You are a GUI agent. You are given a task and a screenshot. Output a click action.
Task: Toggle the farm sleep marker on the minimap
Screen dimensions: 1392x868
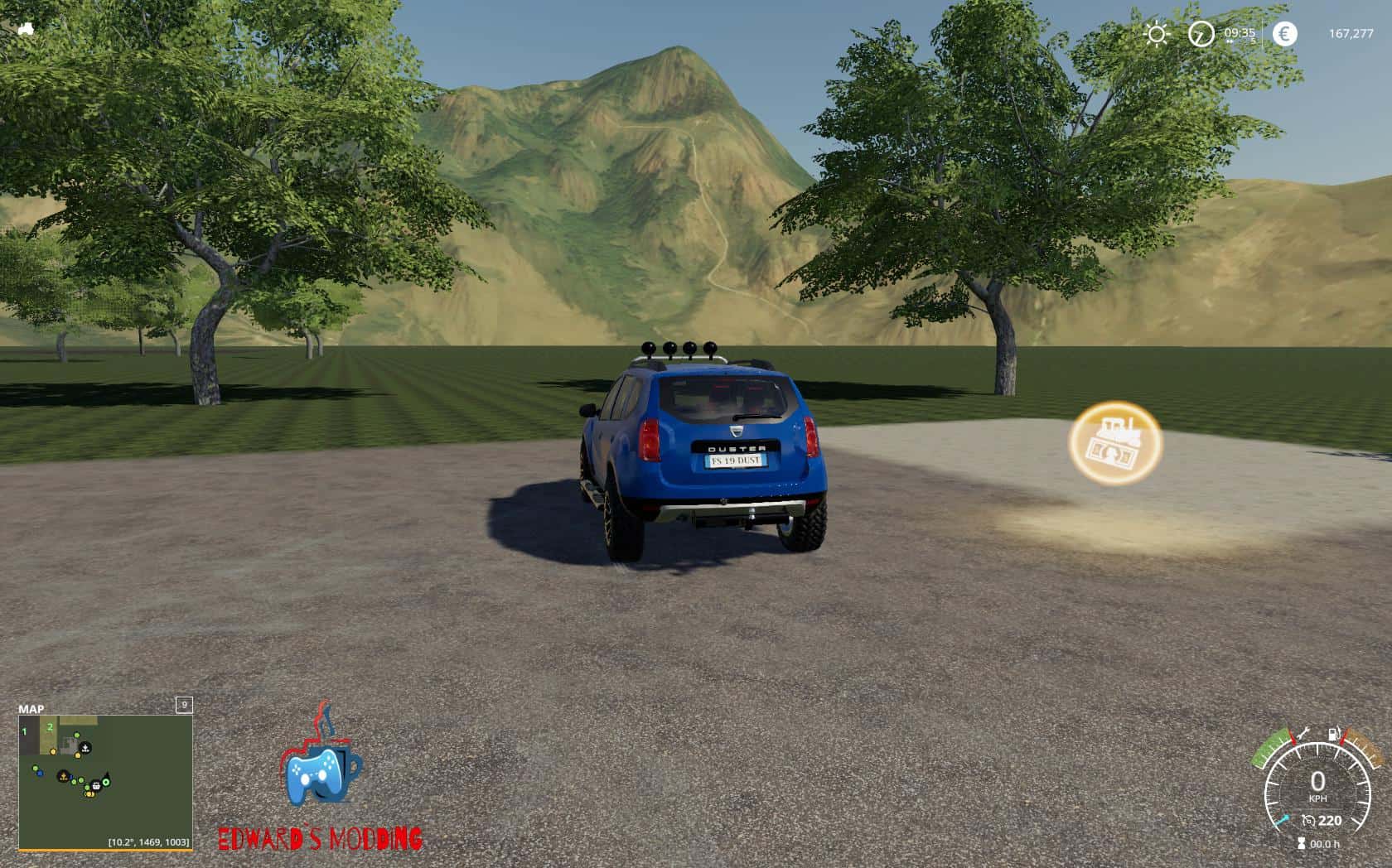85,747
